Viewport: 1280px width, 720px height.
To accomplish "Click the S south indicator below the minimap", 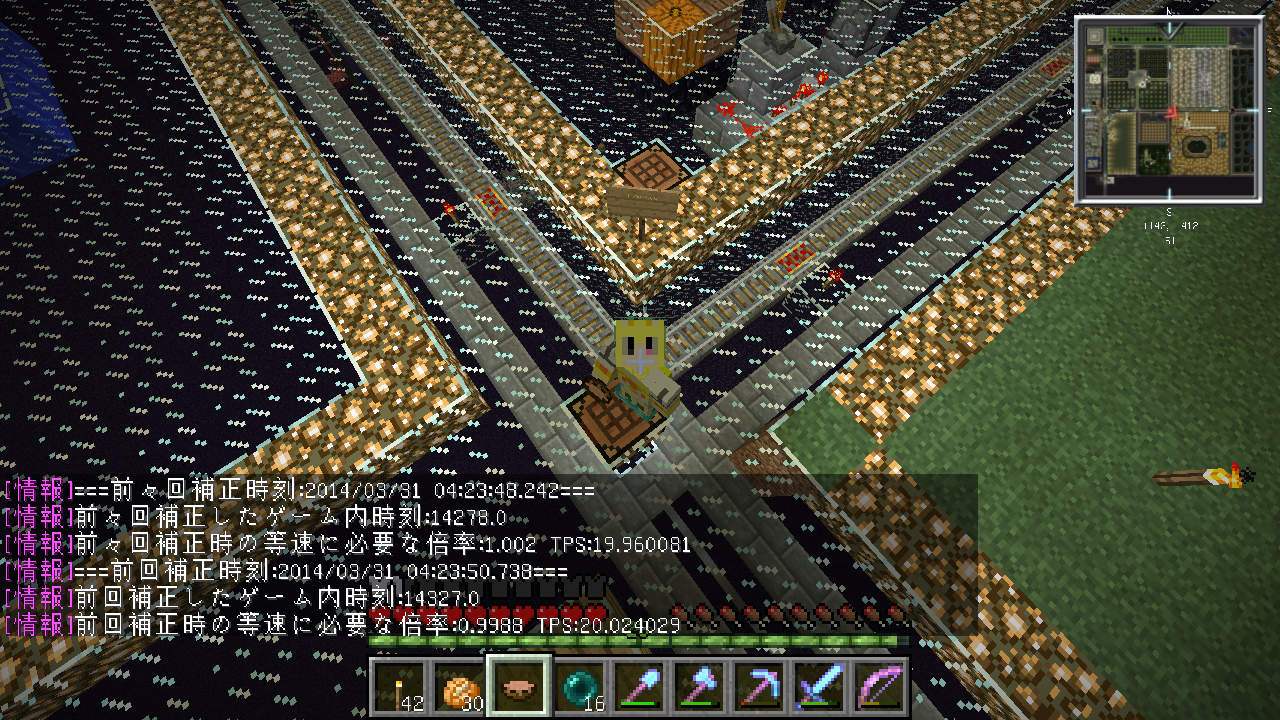I will (1169, 211).
